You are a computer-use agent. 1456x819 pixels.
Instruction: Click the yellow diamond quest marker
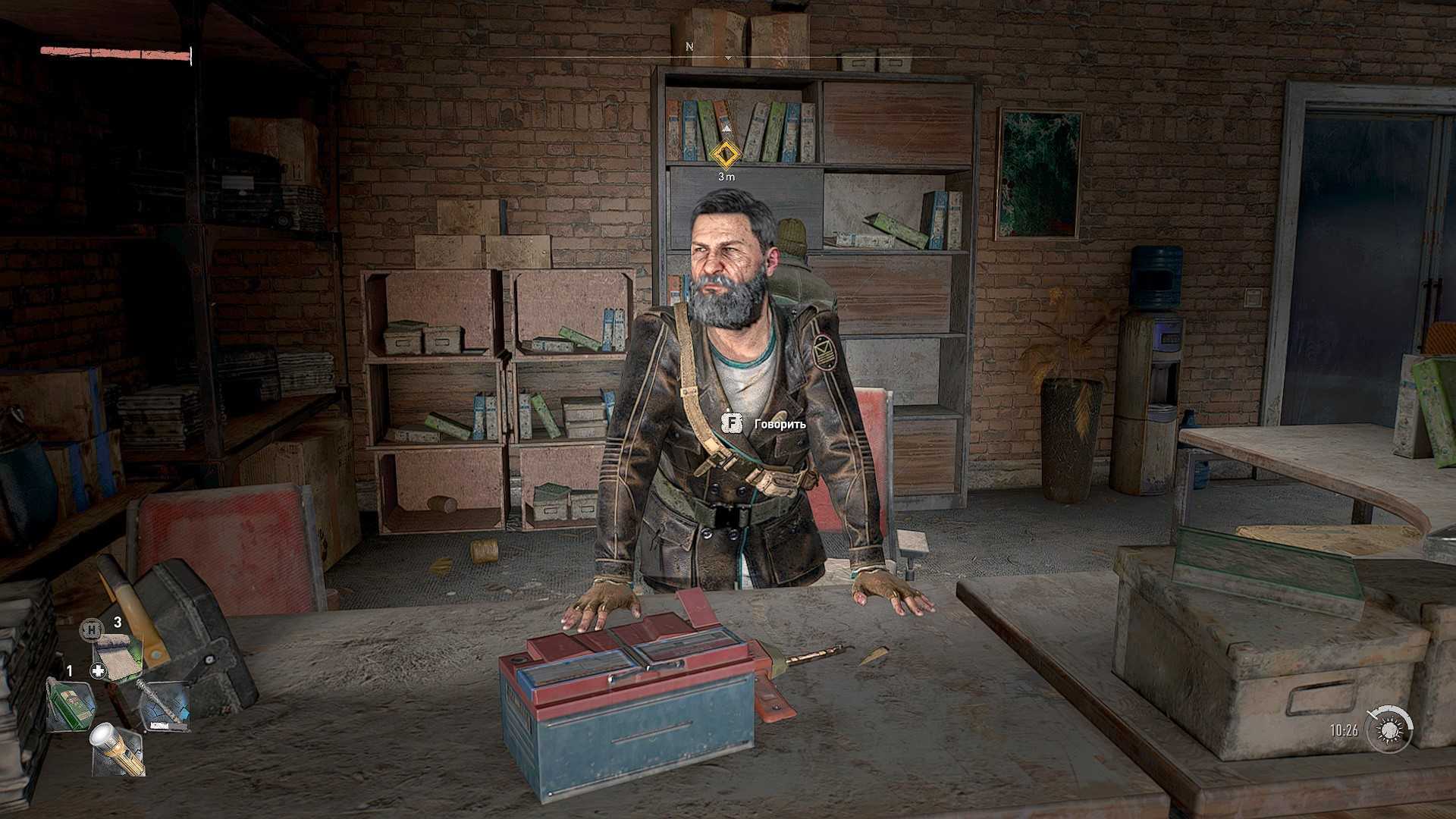pyautogui.click(x=726, y=155)
